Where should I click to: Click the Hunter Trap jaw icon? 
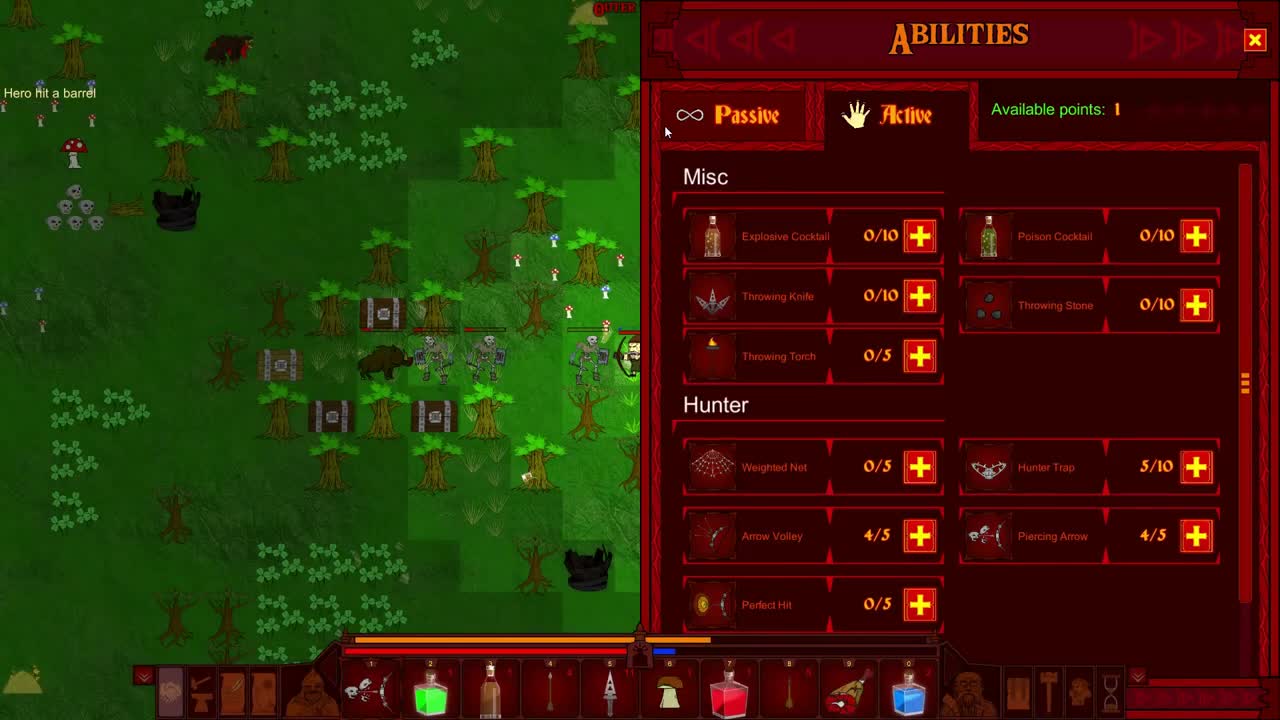pos(989,466)
